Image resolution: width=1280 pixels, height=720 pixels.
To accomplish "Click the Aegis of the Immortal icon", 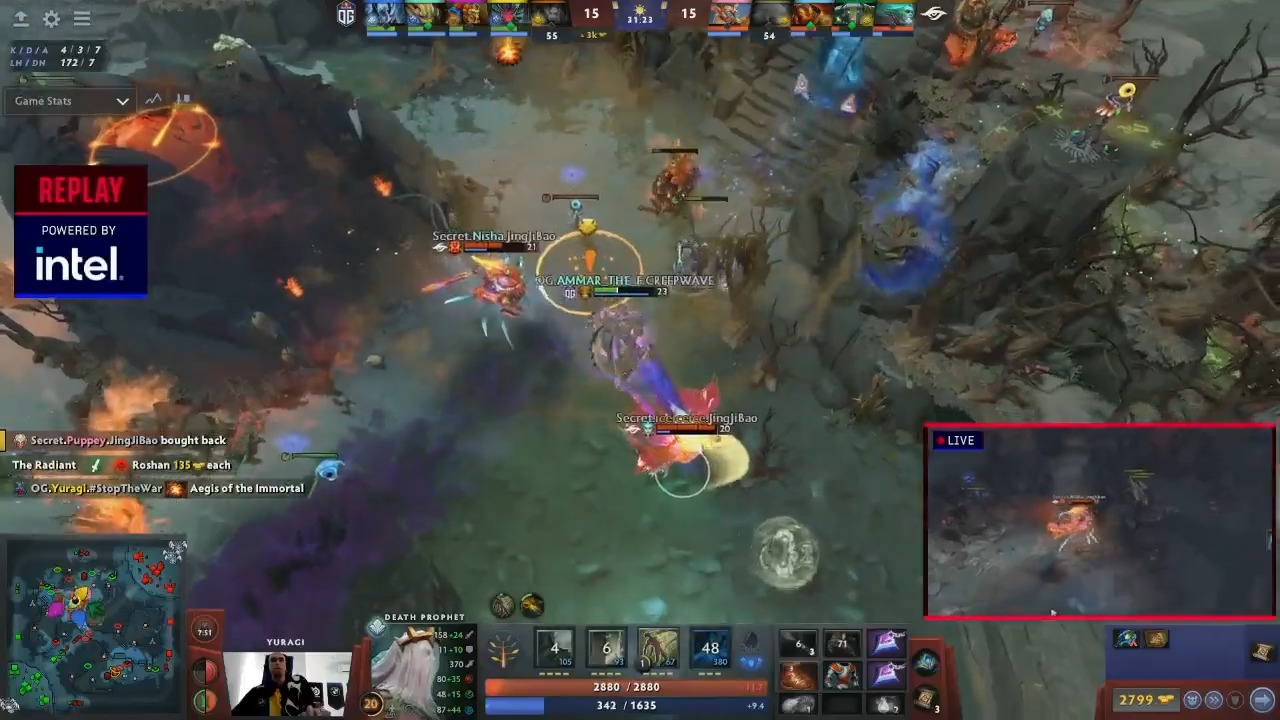I will [x=175, y=488].
